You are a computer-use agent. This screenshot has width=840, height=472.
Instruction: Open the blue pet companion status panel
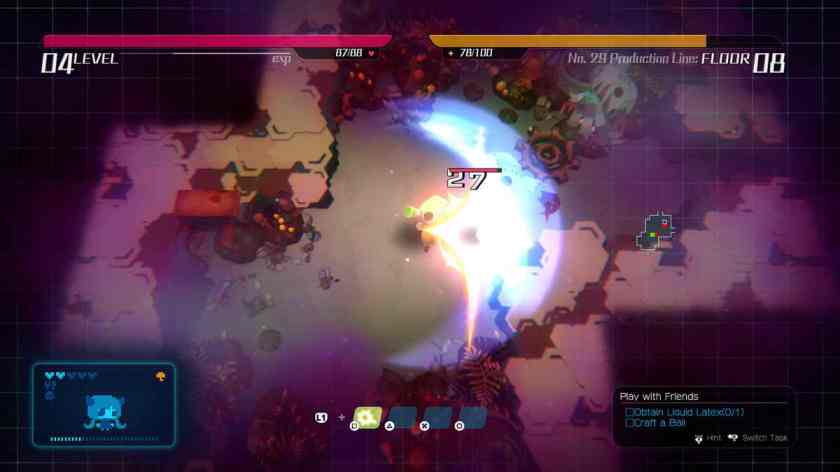click(103, 404)
